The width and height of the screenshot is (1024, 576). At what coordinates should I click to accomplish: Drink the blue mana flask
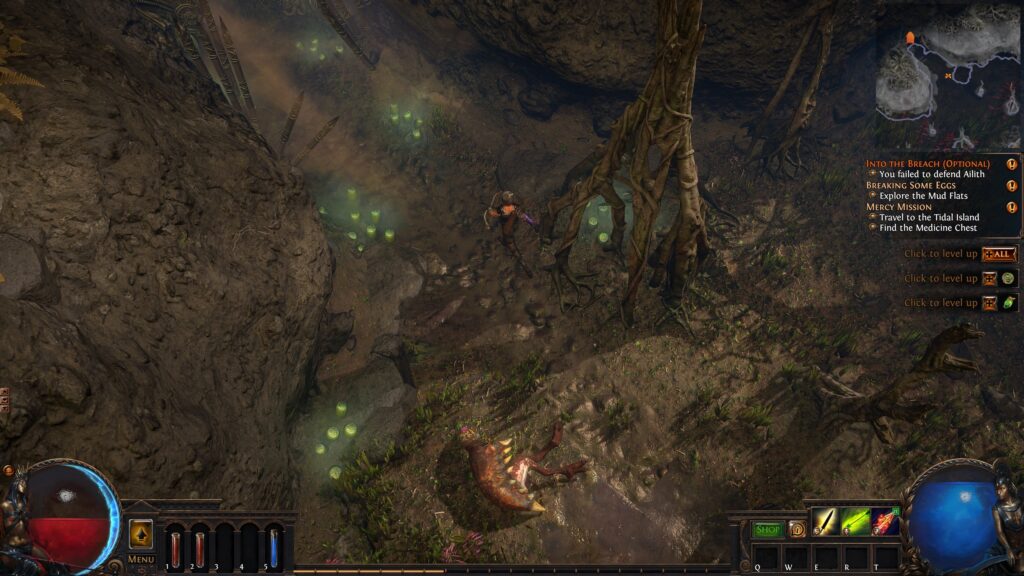click(x=274, y=547)
